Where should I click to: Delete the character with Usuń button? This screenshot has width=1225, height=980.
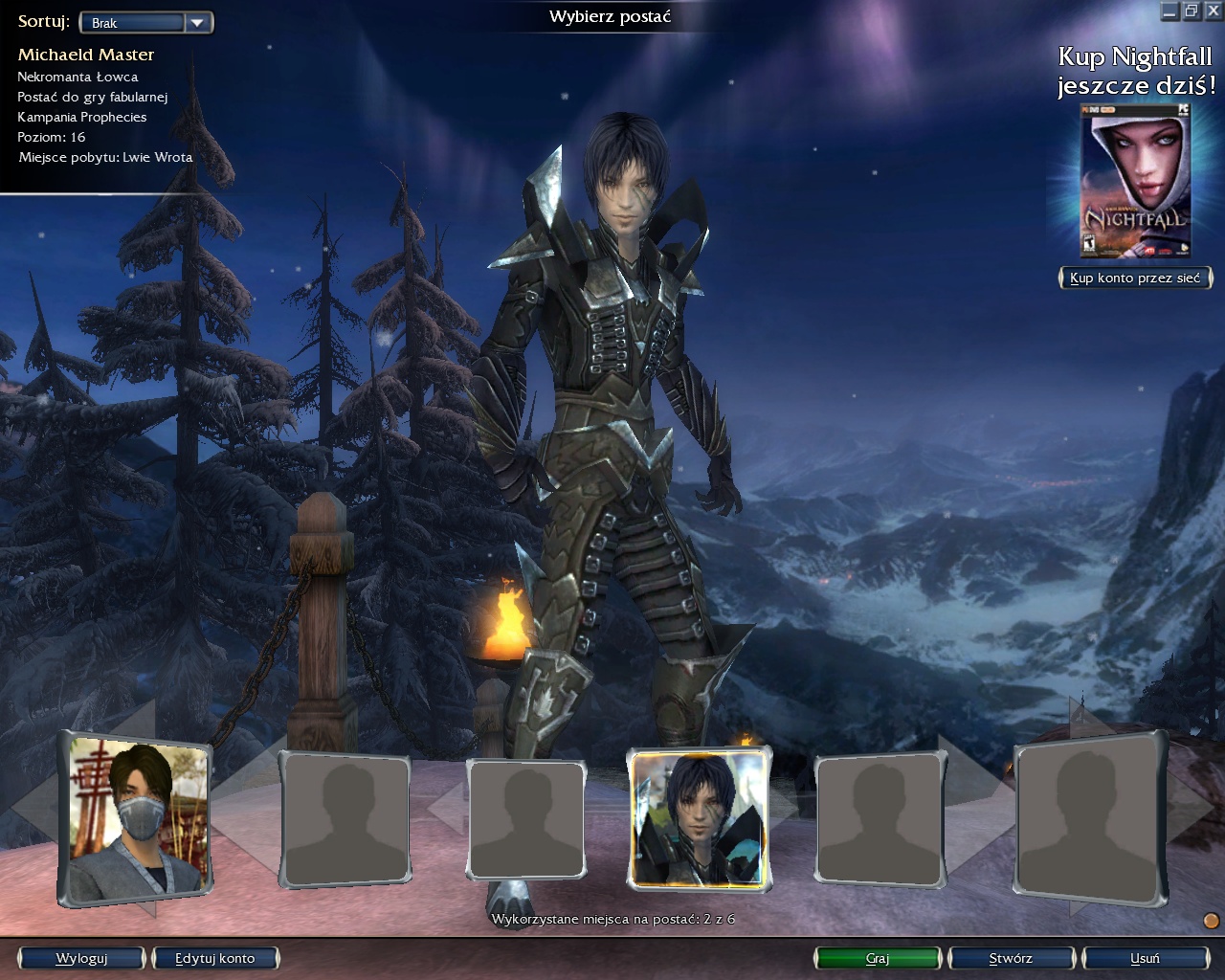click(1145, 958)
